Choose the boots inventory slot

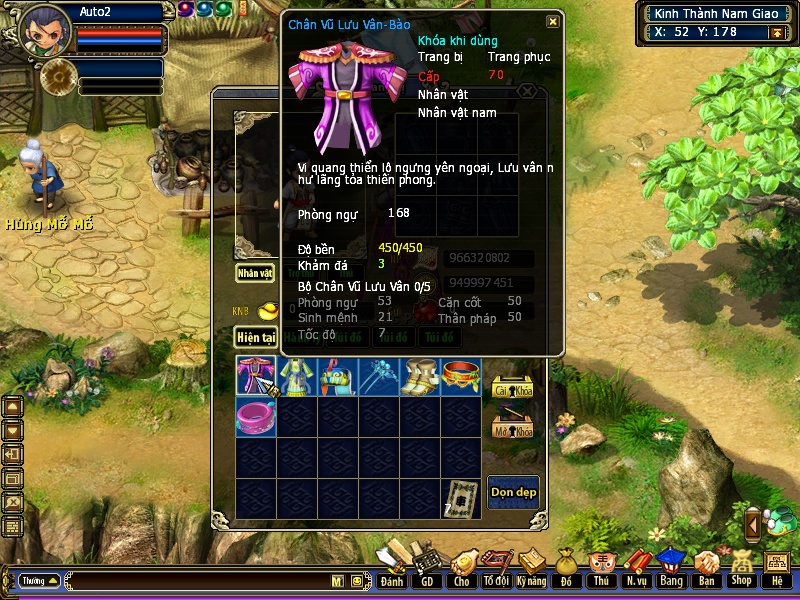(x=420, y=377)
